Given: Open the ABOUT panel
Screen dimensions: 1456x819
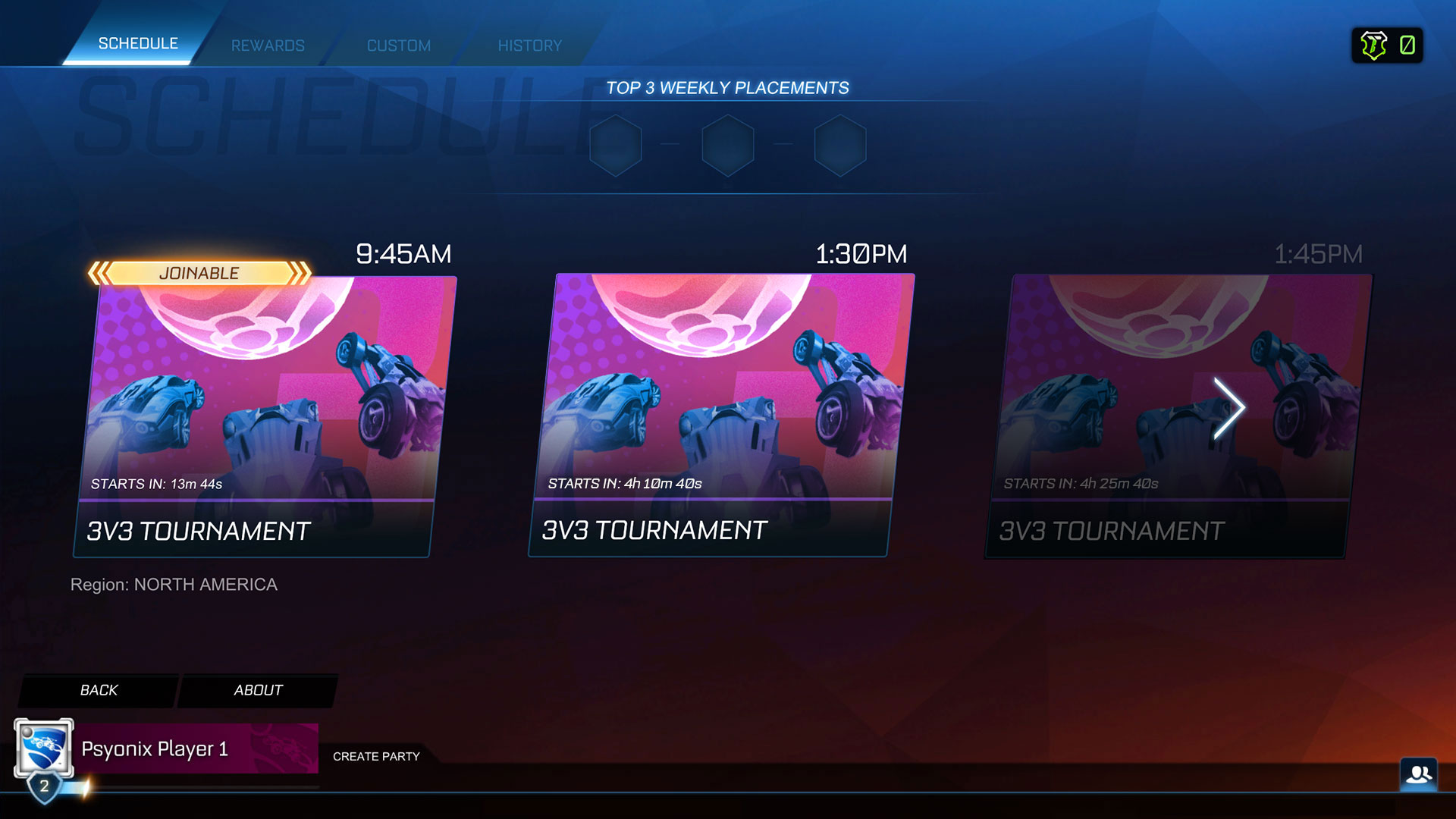Looking at the screenshot, I should point(258,690).
